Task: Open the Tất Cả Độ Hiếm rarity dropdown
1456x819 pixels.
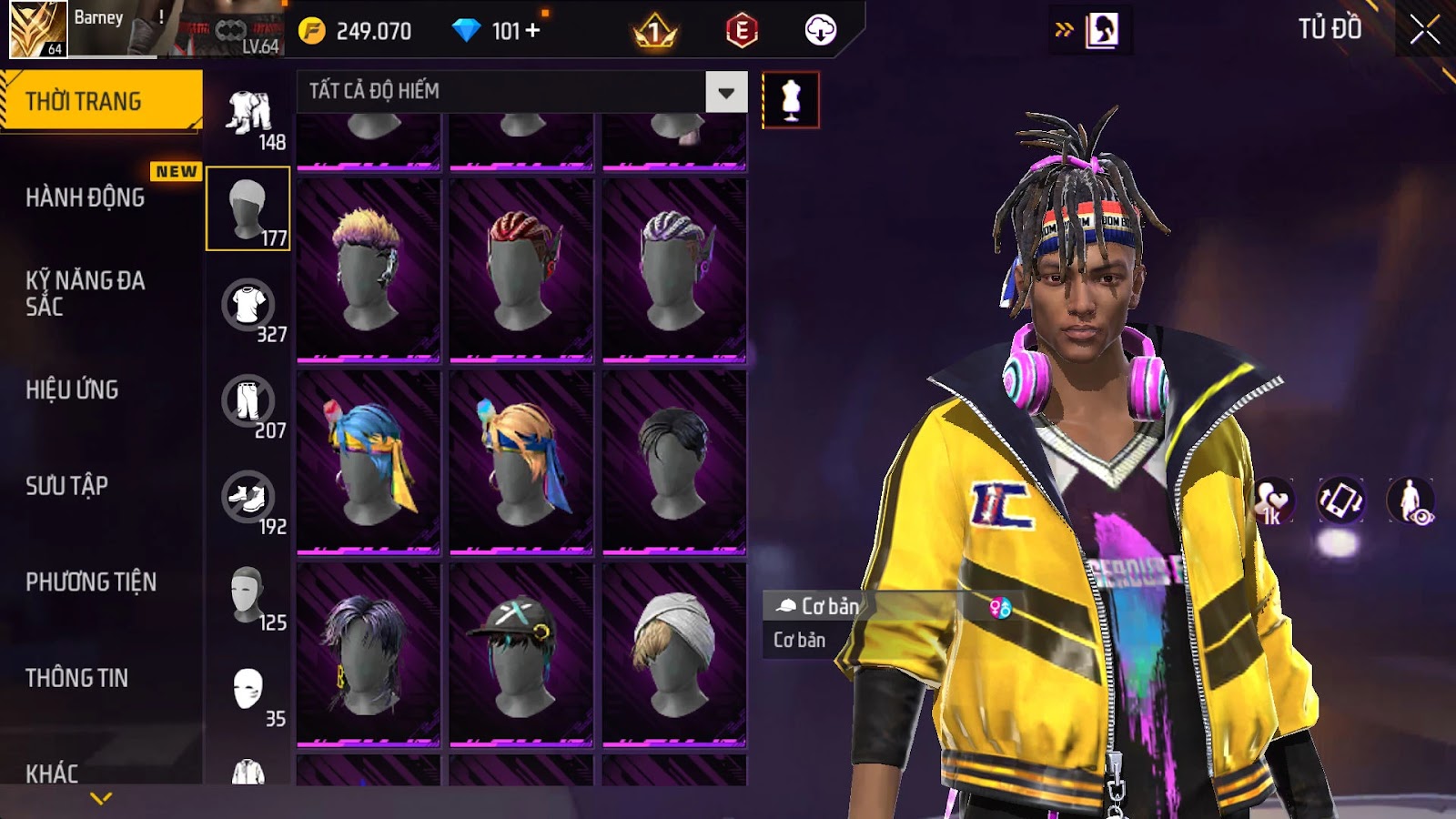Action: tap(725, 92)
